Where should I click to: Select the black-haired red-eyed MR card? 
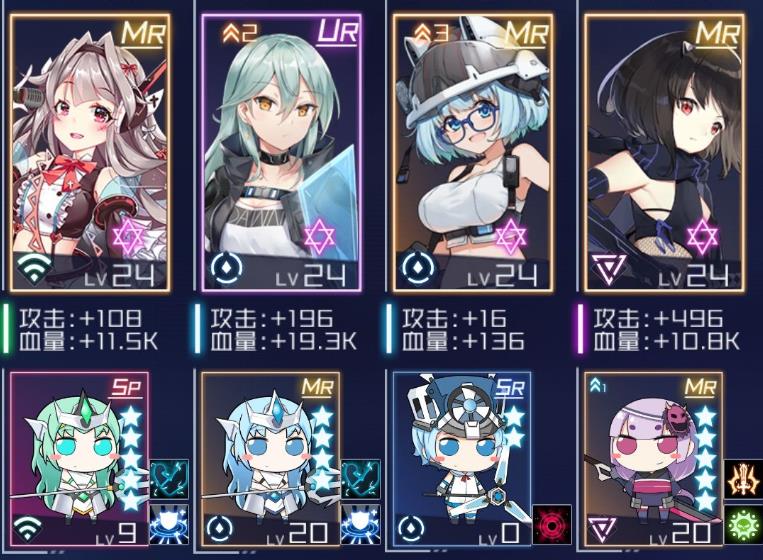click(x=663, y=152)
